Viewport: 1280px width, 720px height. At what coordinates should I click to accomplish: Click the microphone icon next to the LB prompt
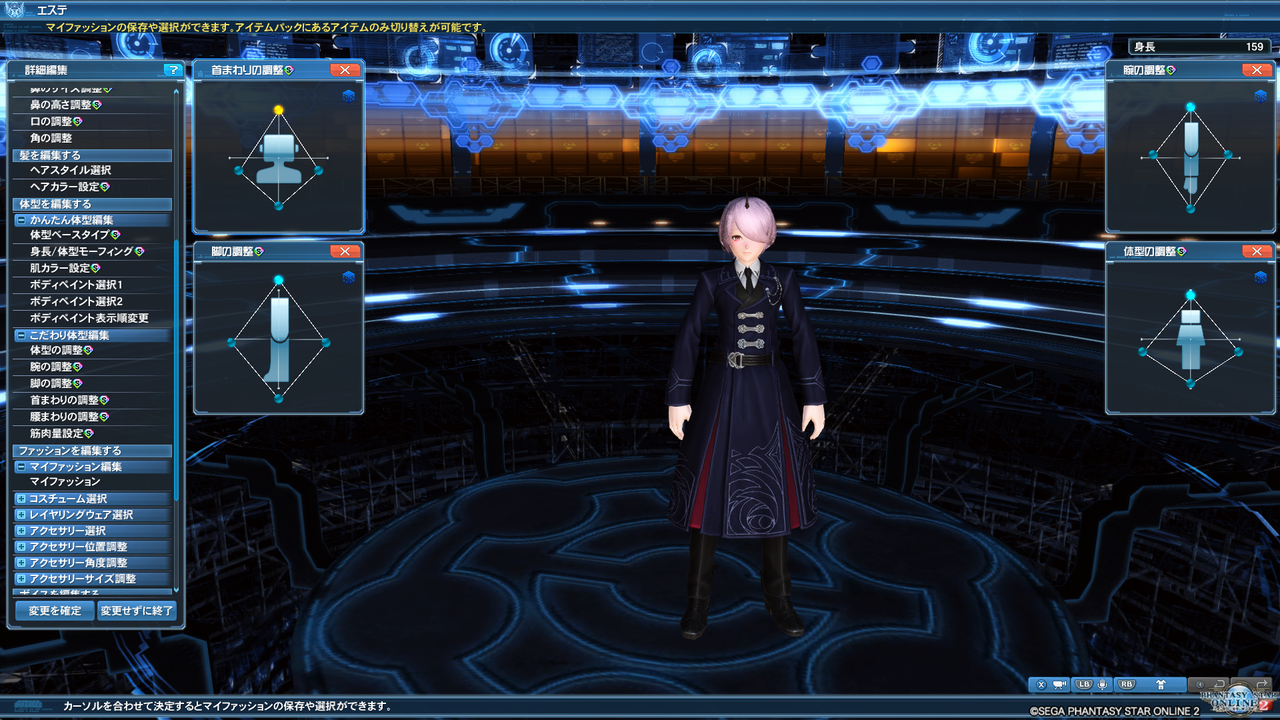coord(1102,686)
